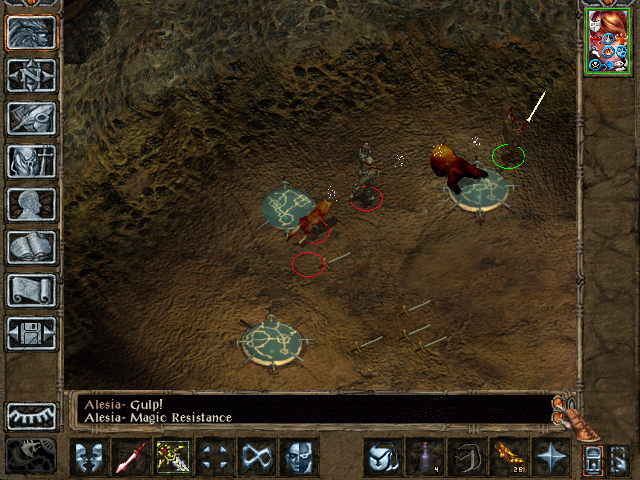Image resolution: width=640 pixels, height=480 pixels.
Task: Activate the silver mask ability button
Action: 298,457
